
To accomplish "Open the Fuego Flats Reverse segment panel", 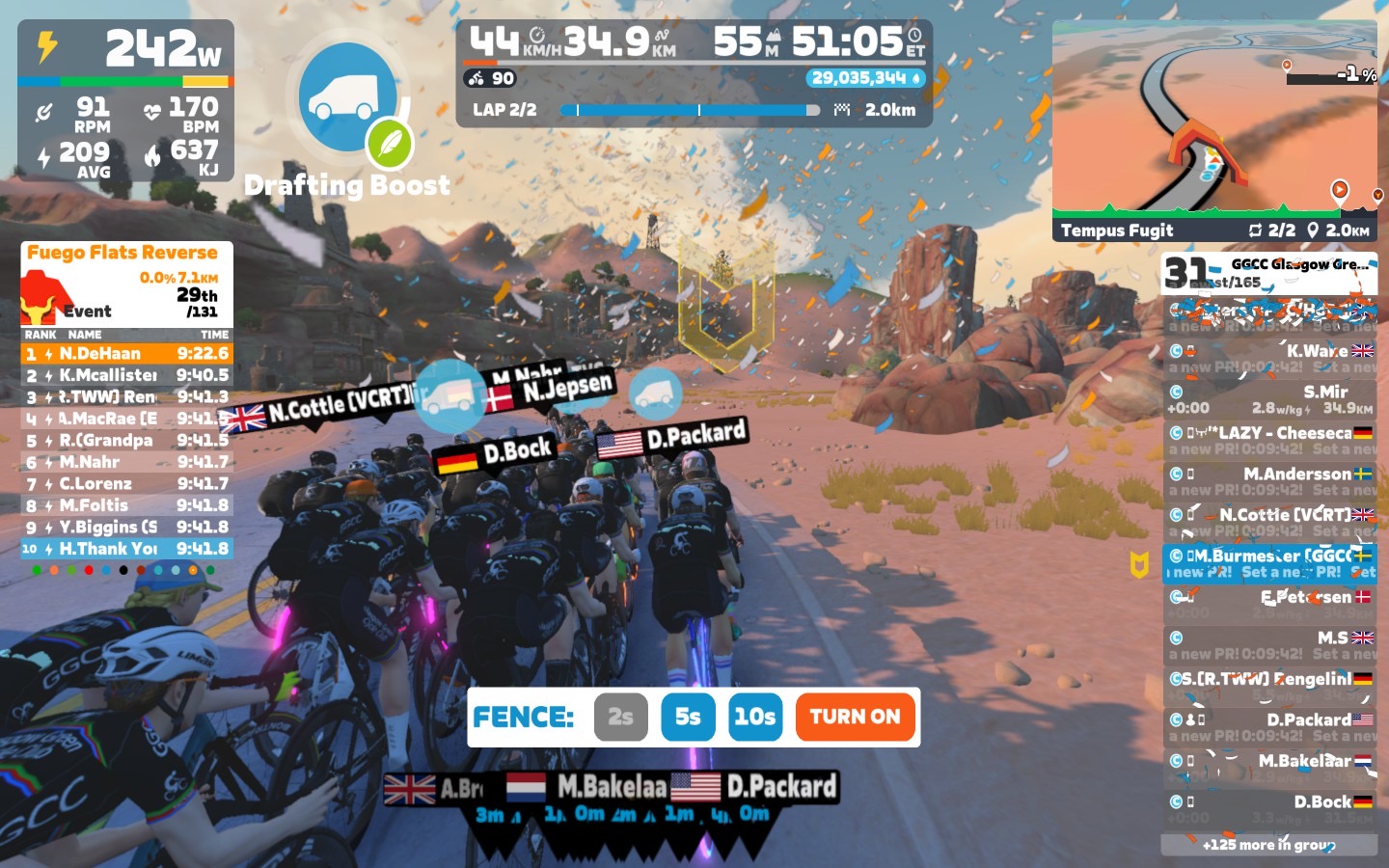I will click(126, 282).
